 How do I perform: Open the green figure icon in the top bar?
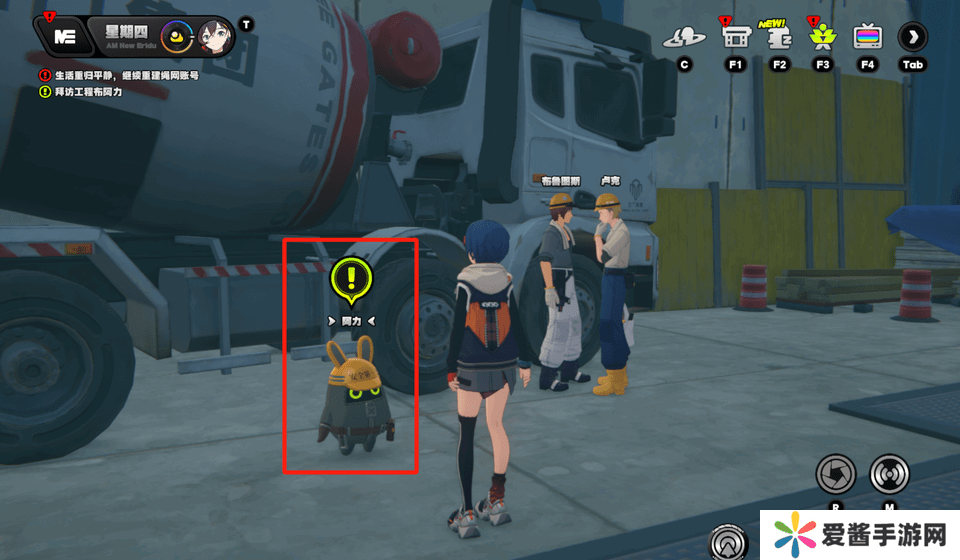(x=823, y=38)
